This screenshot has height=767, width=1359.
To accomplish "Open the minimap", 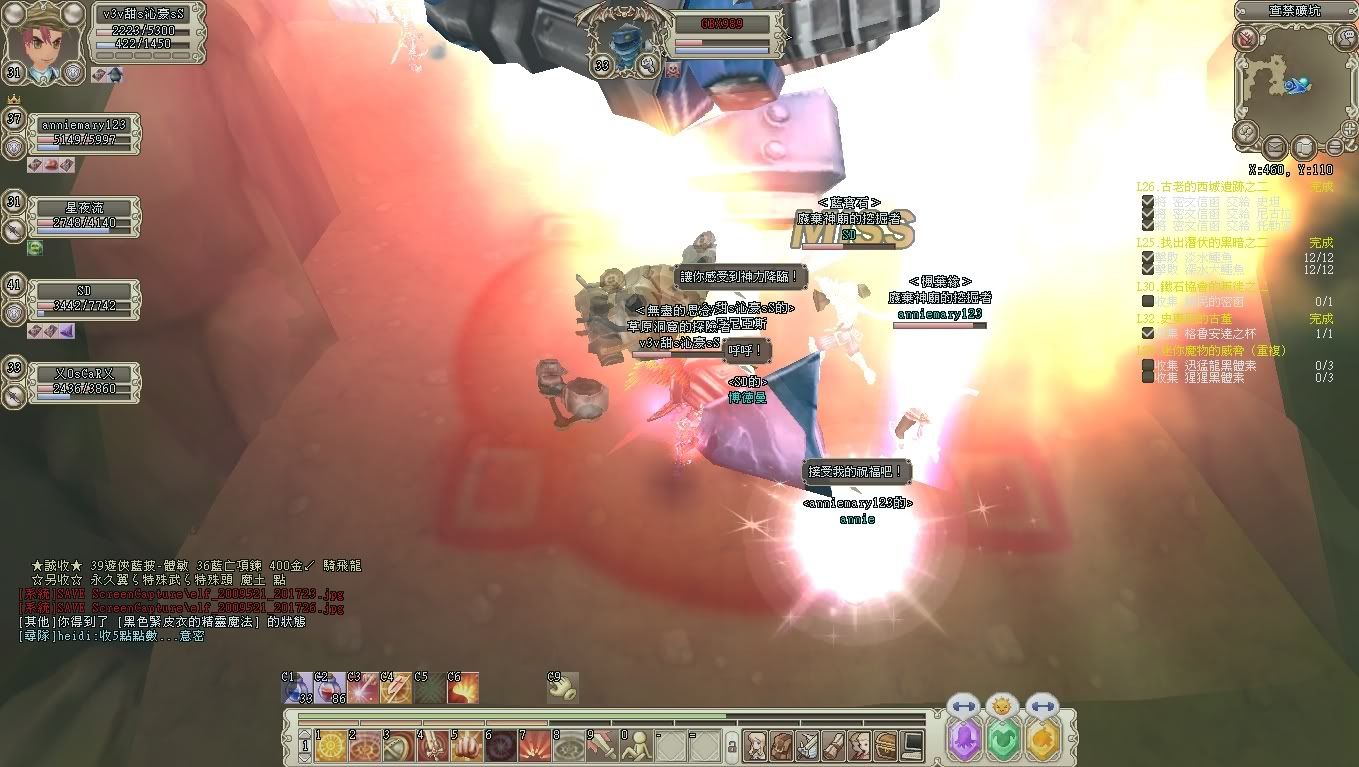I will [x=1292, y=86].
